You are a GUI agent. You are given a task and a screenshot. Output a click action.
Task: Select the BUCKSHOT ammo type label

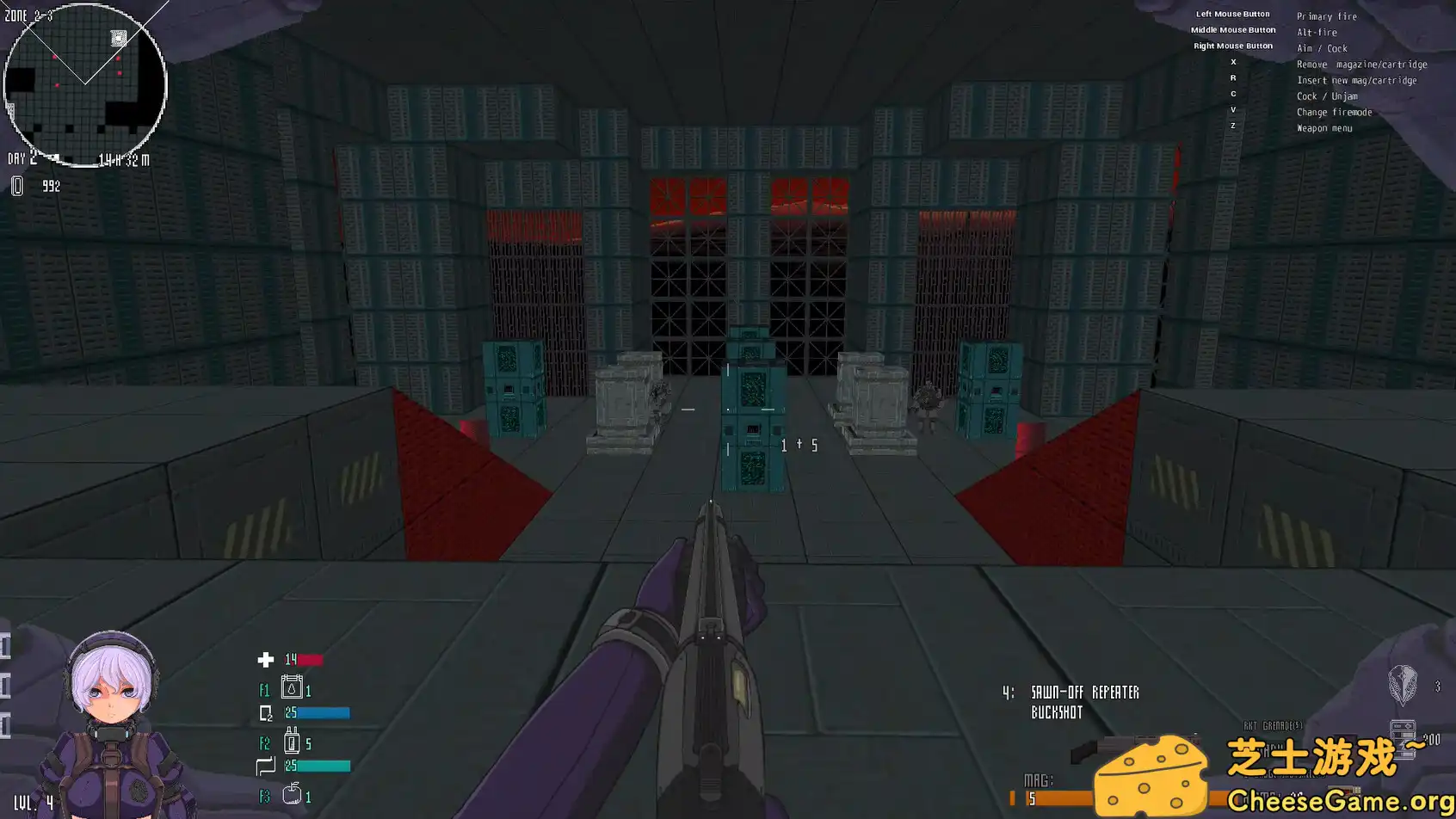pos(1057,711)
